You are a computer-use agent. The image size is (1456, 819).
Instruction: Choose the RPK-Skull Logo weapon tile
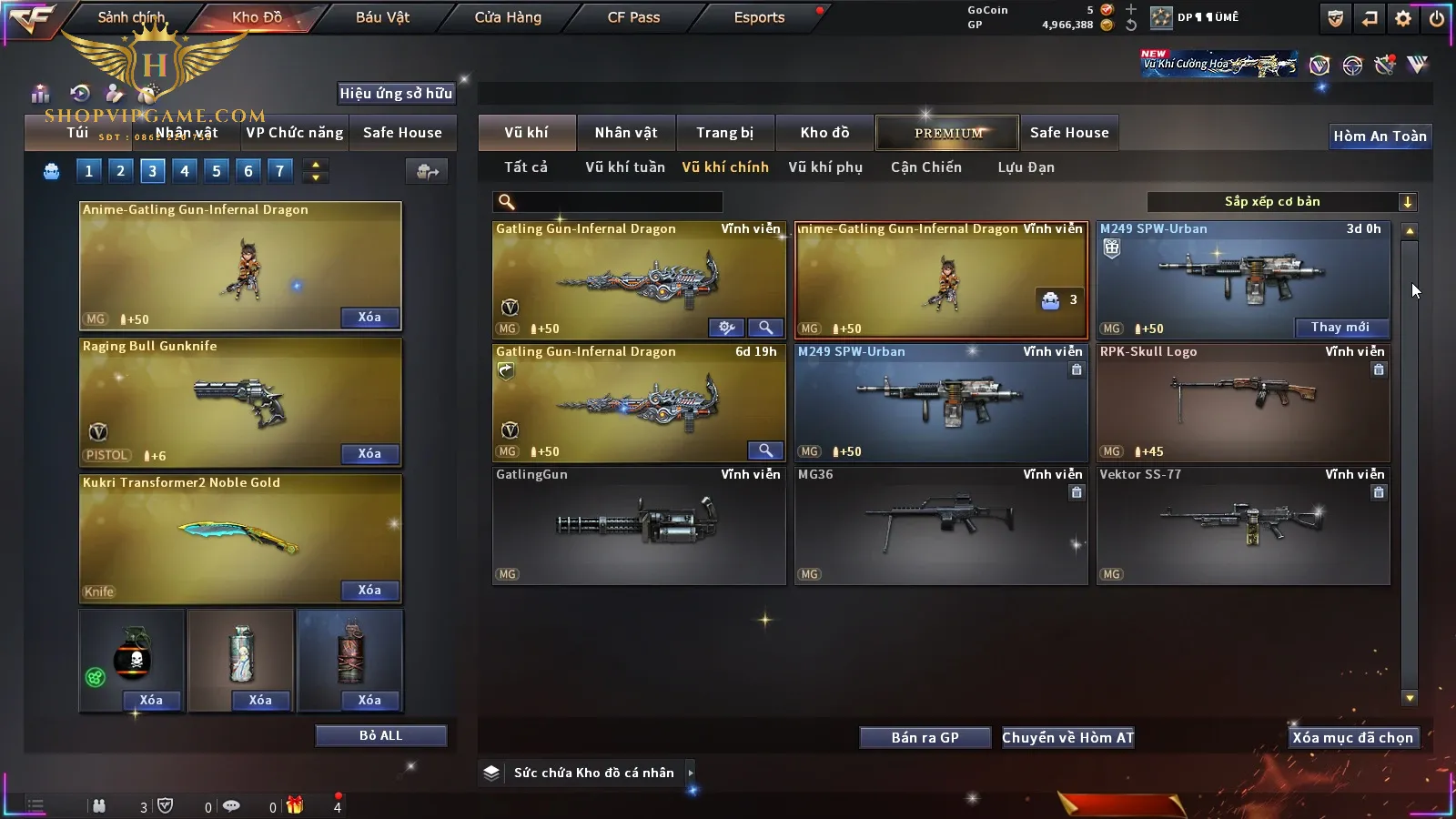1242,402
